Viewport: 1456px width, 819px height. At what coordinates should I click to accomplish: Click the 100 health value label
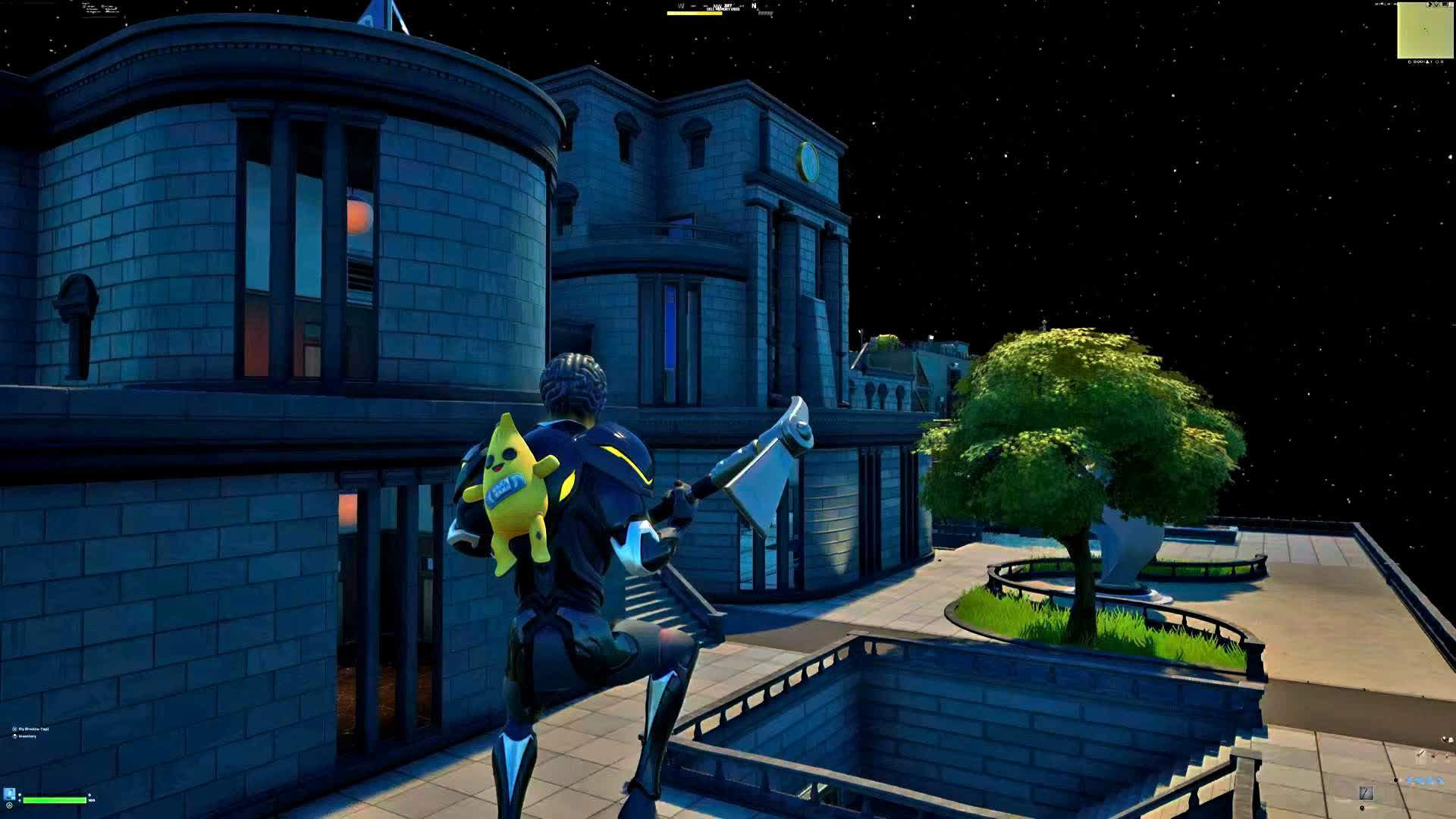[91, 800]
